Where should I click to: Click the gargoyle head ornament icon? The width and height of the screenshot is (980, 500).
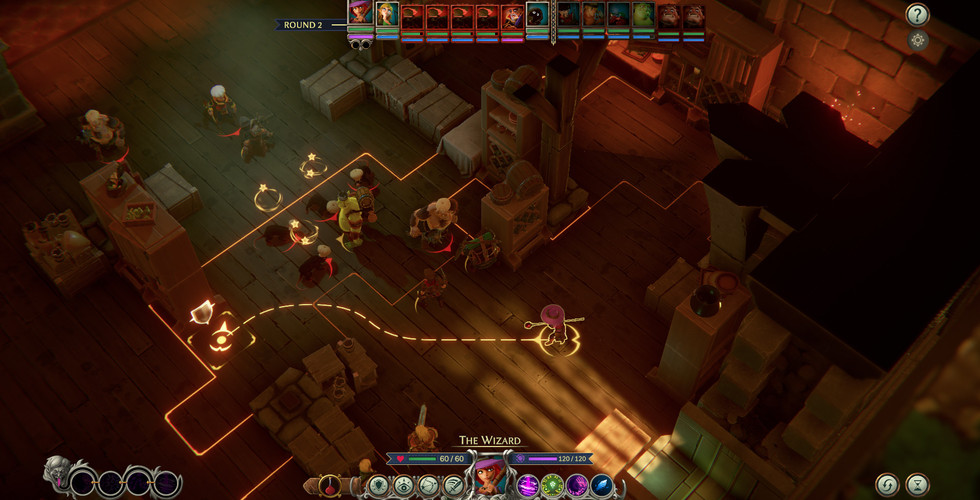[56, 474]
